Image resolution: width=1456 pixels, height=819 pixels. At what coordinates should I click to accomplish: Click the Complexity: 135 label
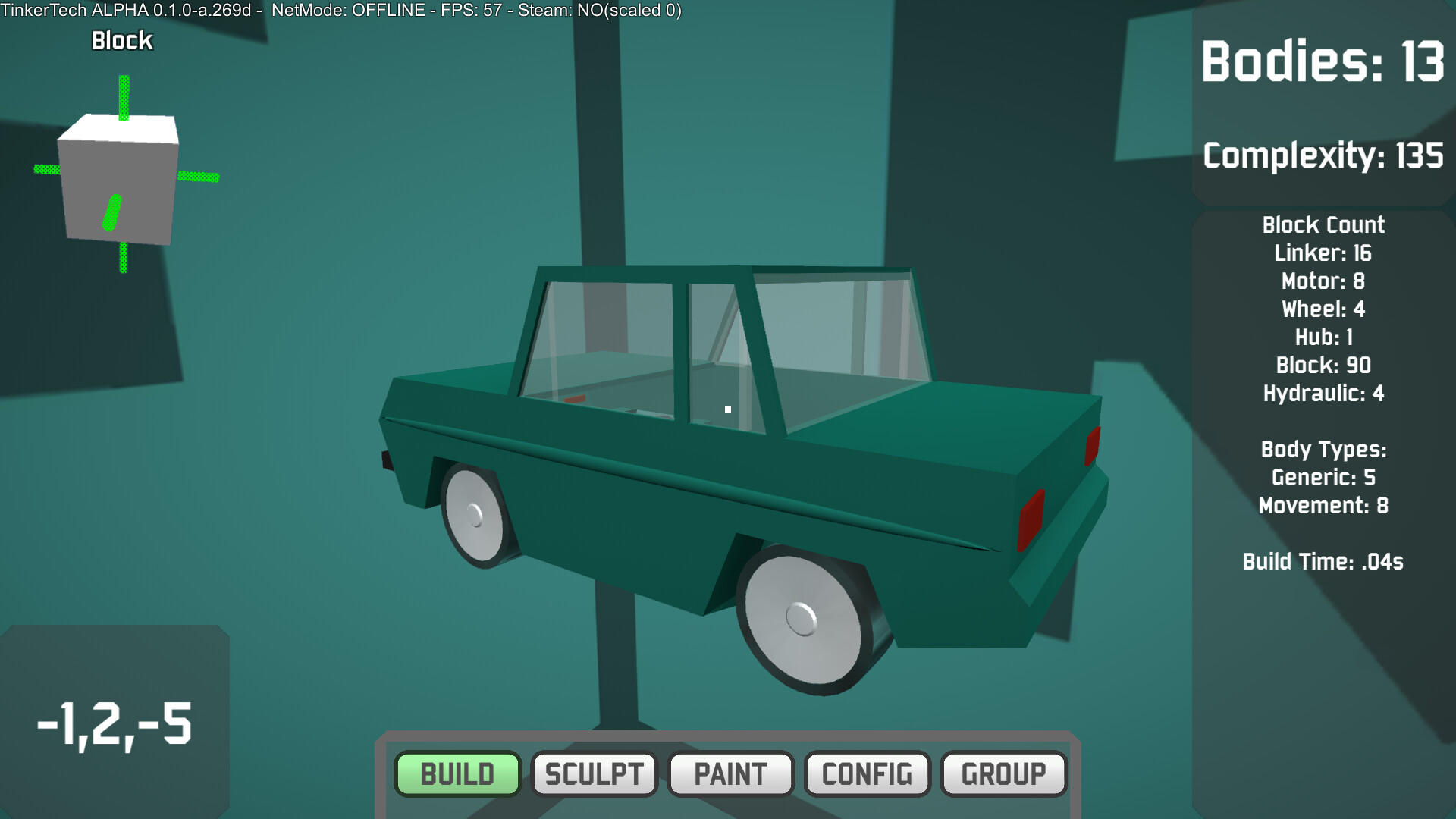(1323, 155)
